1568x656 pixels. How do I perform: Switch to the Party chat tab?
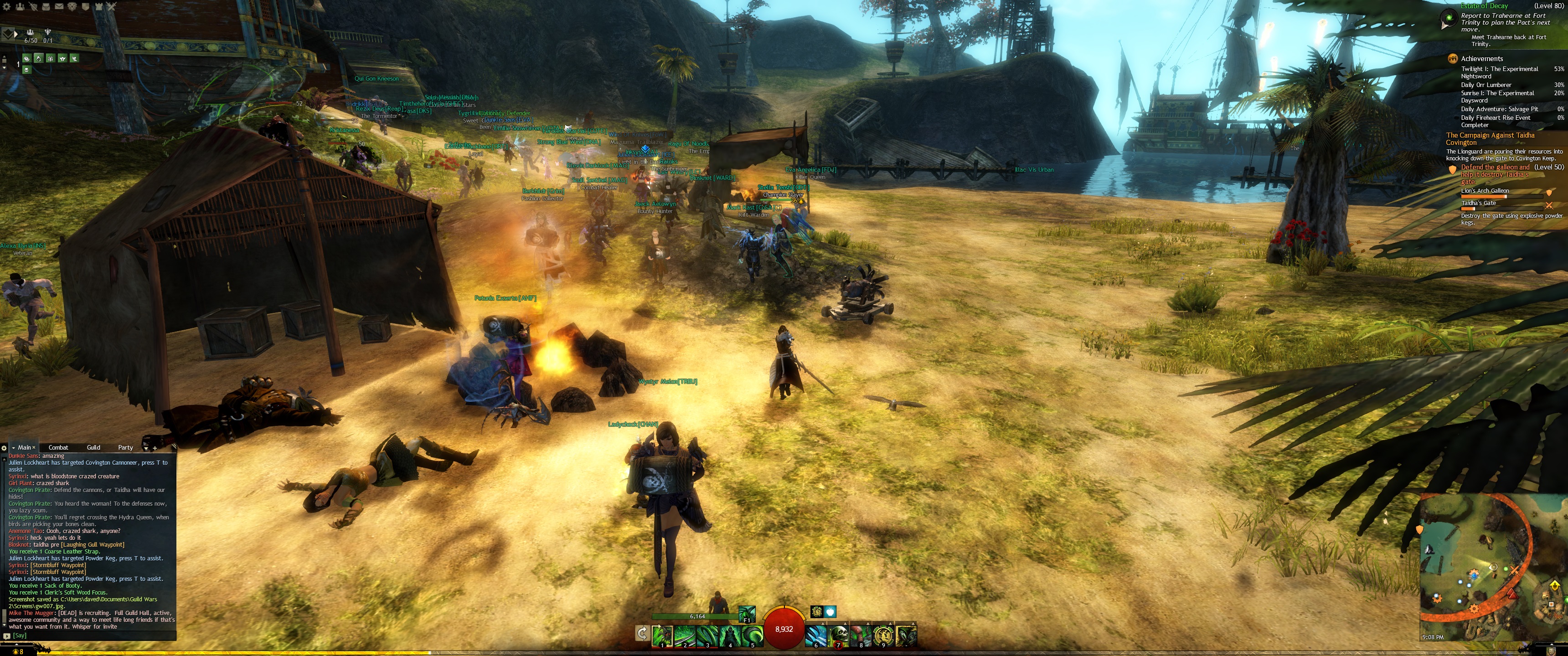click(125, 447)
